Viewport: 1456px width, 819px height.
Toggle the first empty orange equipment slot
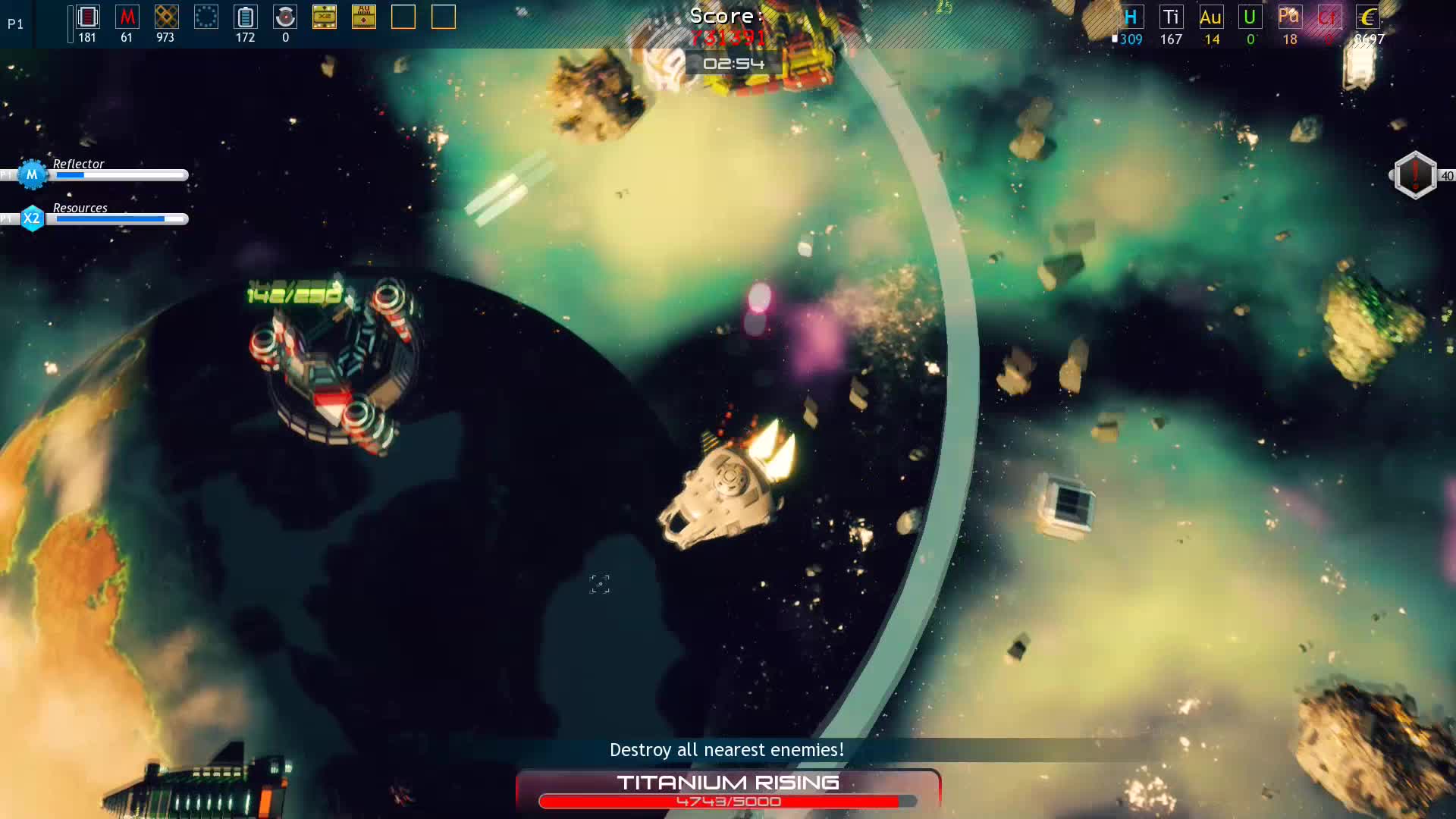[404, 17]
